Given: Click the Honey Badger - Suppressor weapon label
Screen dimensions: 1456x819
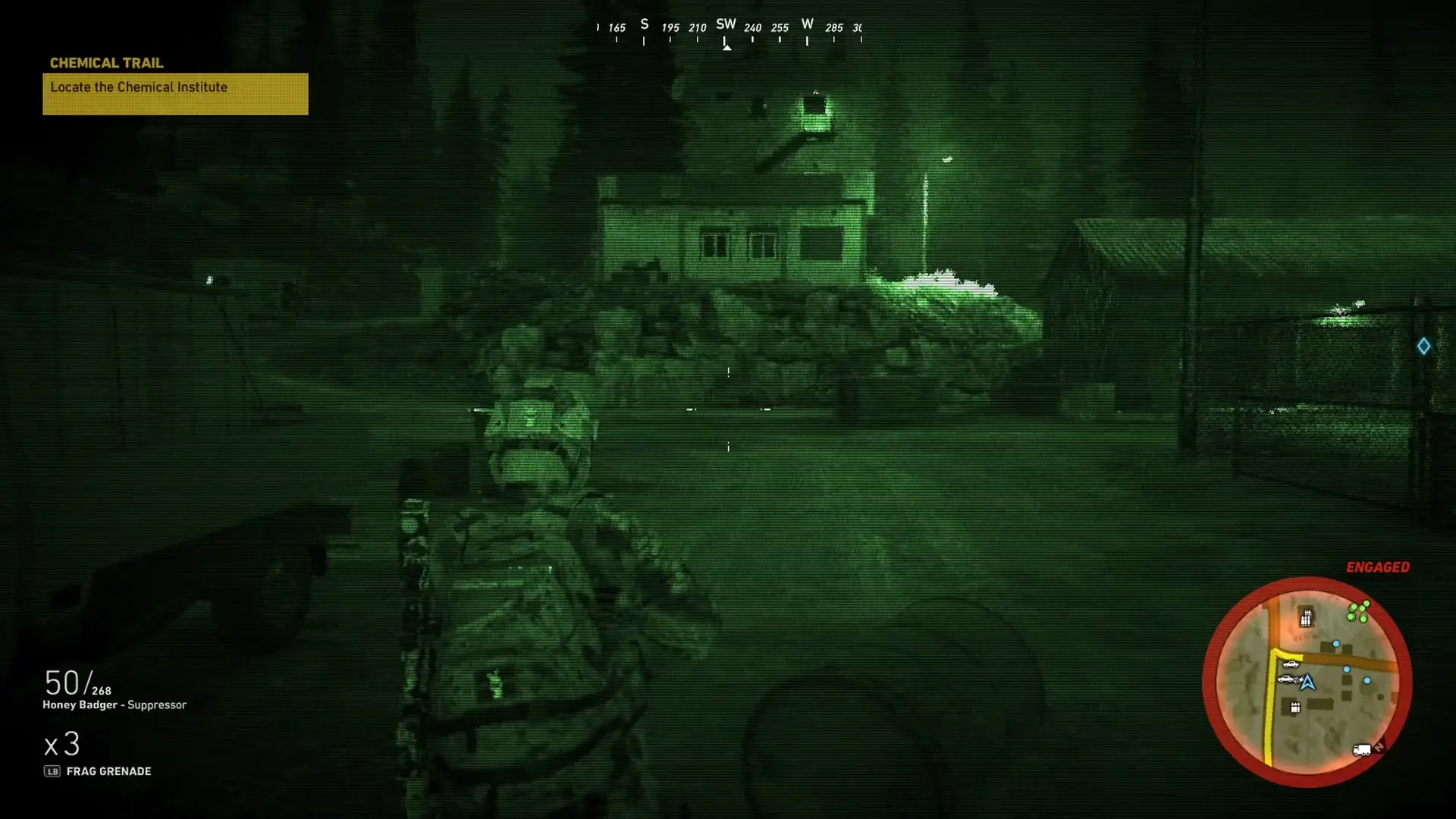Looking at the screenshot, I should [x=115, y=704].
